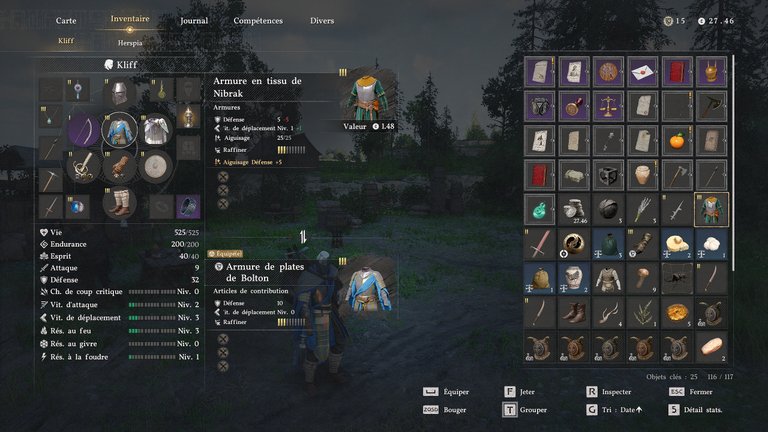Select the equipped blue chest armor slot

pyautogui.click(x=120, y=129)
